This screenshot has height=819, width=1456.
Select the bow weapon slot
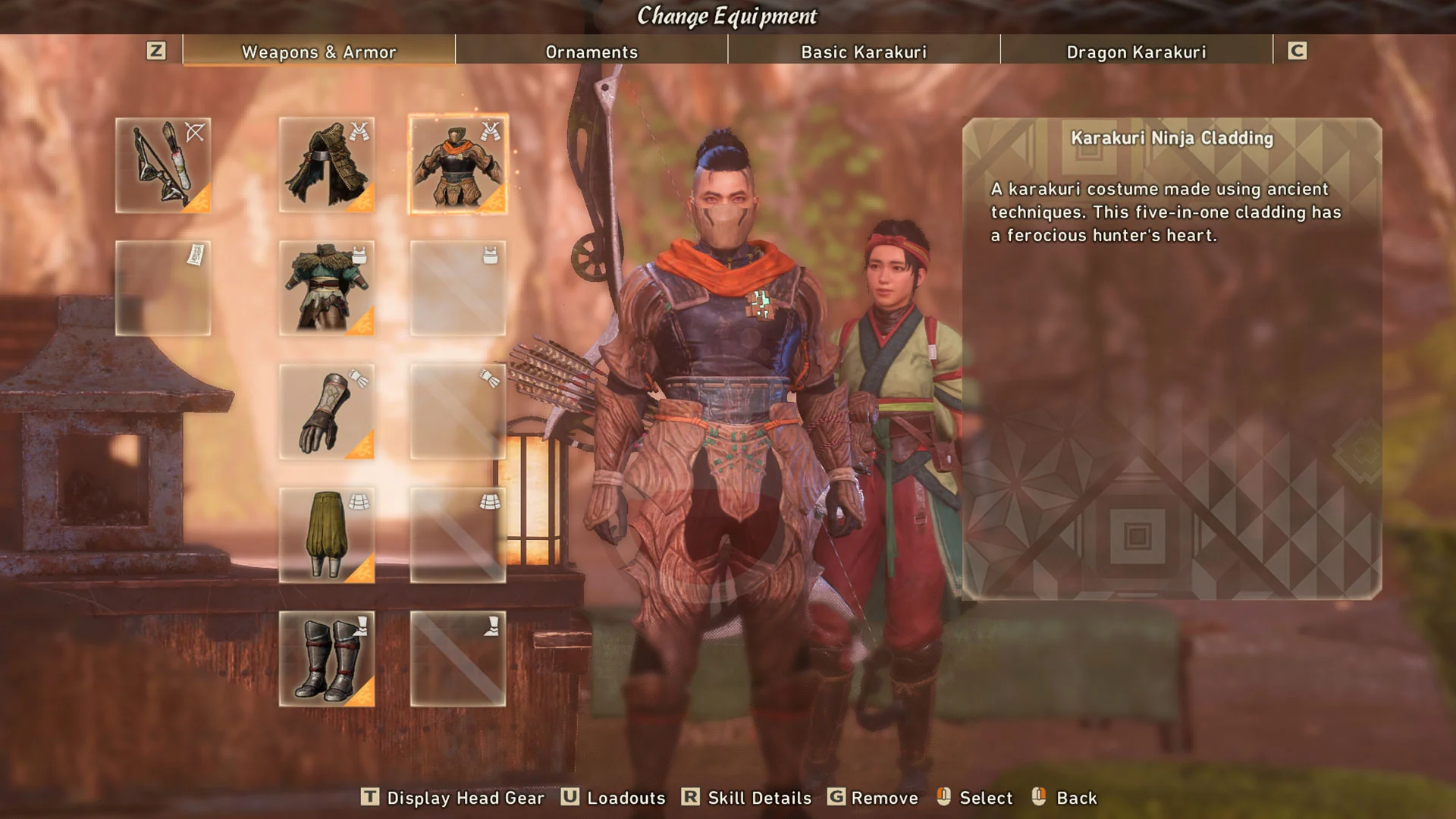pos(163,165)
